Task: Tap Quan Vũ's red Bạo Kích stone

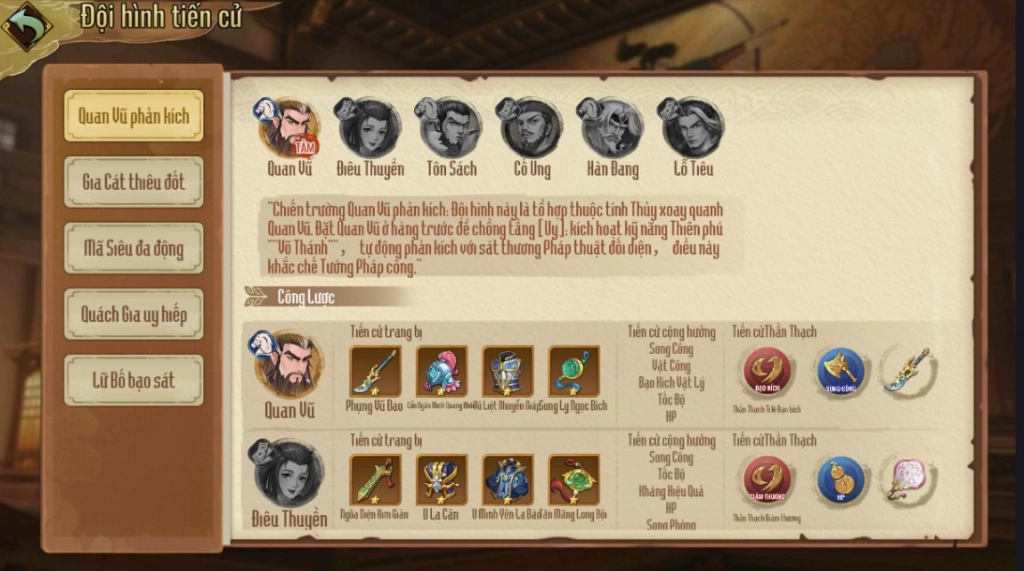Action: tap(767, 371)
